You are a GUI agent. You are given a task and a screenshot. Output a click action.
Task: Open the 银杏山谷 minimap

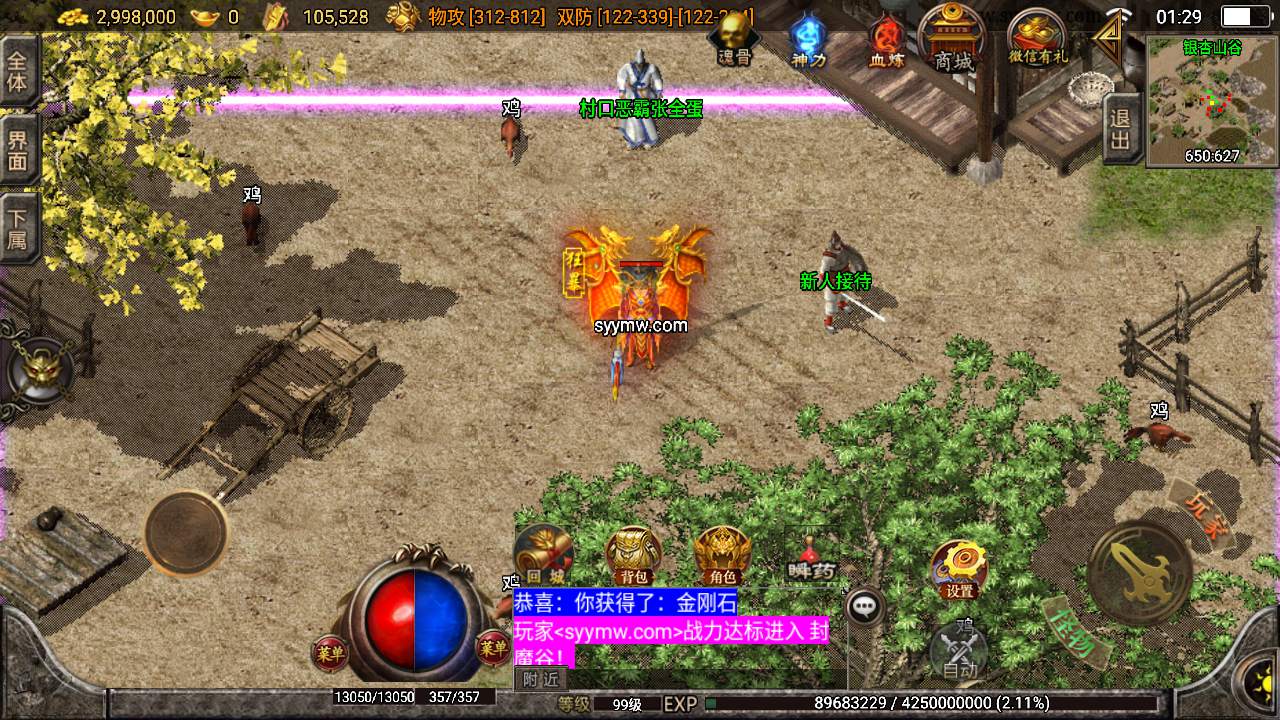[x=1212, y=101]
